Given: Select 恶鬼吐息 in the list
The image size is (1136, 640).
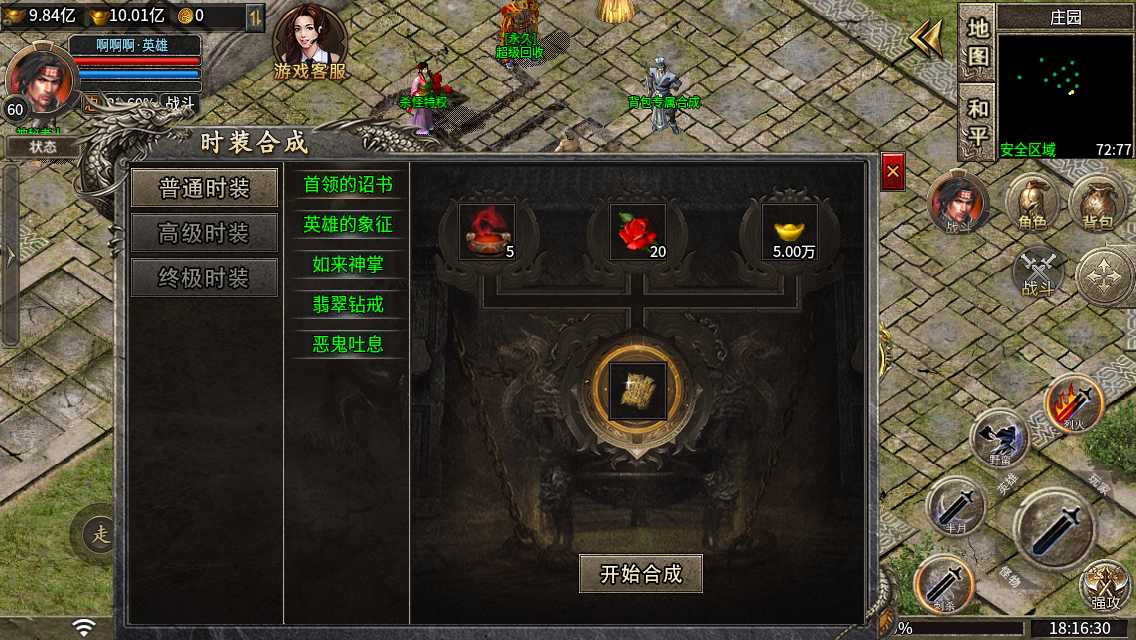Looking at the screenshot, I should (348, 344).
